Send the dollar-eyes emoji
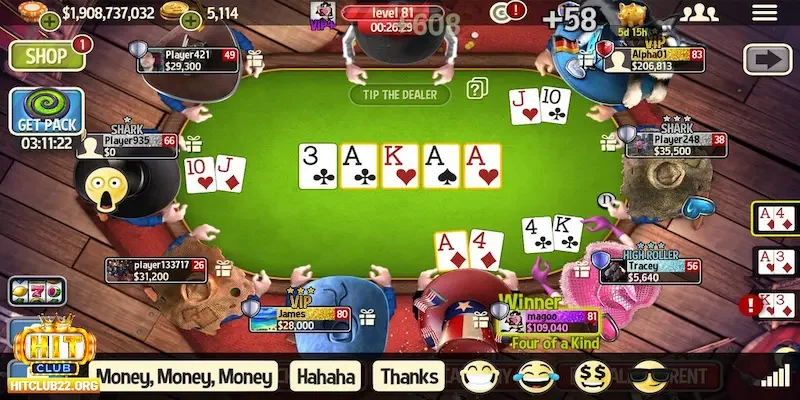Image resolution: width=800 pixels, height=400 pixels. [594, 377]
